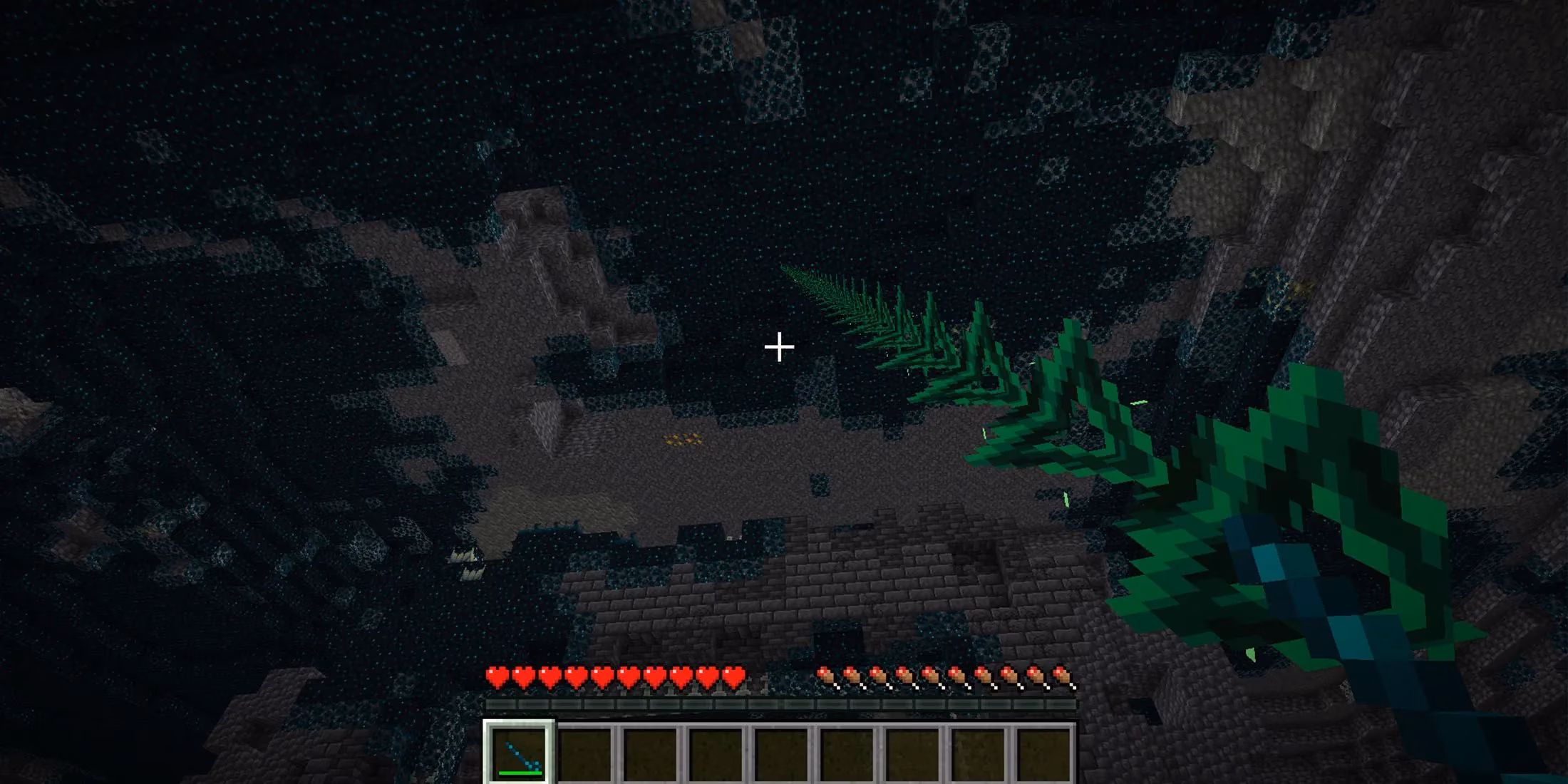Click the rightmost heart in the health bar
This screenshot has height=784, width=1568.
733,674
